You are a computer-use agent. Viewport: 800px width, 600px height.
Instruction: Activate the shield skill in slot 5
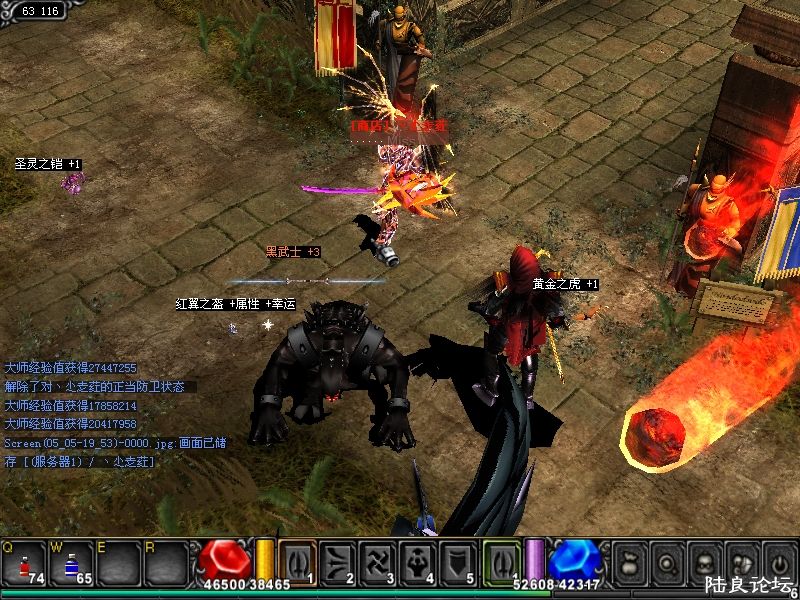(x=458, y=562)
